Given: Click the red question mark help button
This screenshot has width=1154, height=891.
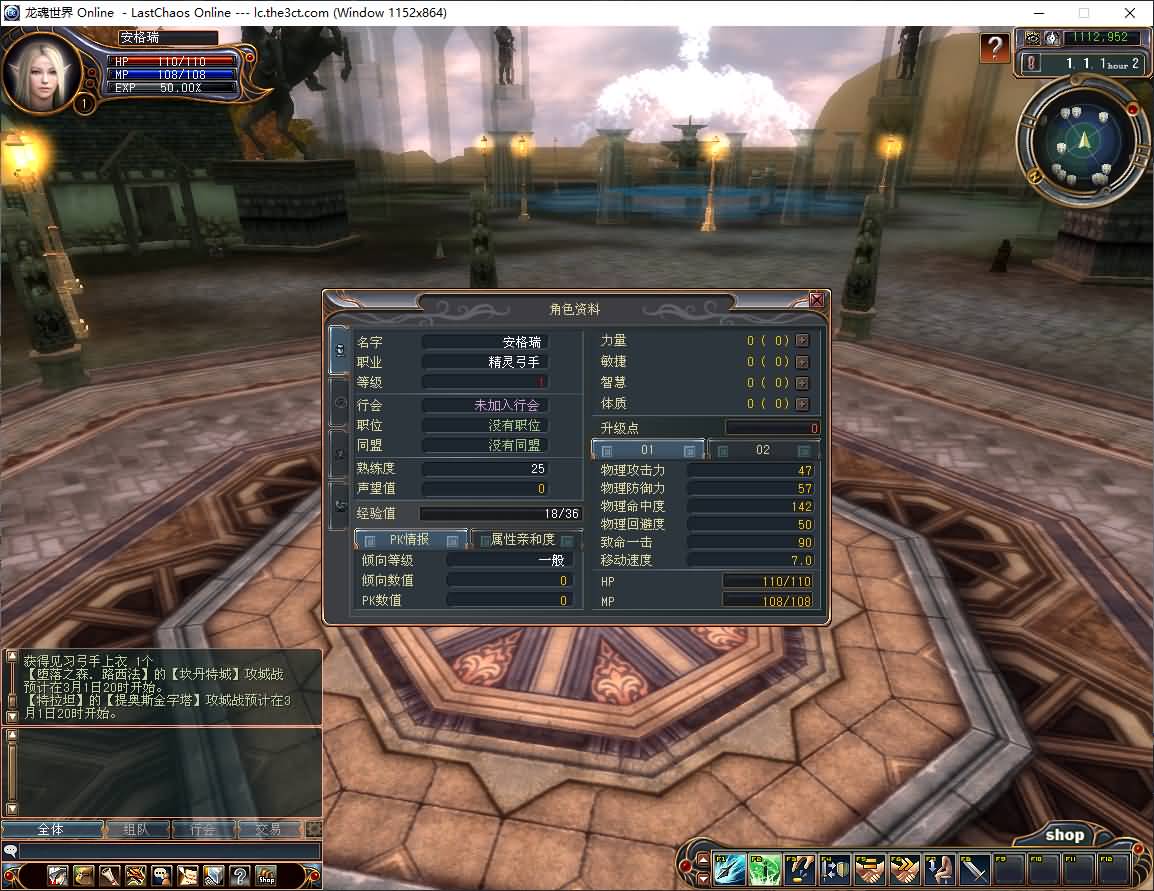Looking at the screenshot, I should pyautogui.click(x=994, y=47).
